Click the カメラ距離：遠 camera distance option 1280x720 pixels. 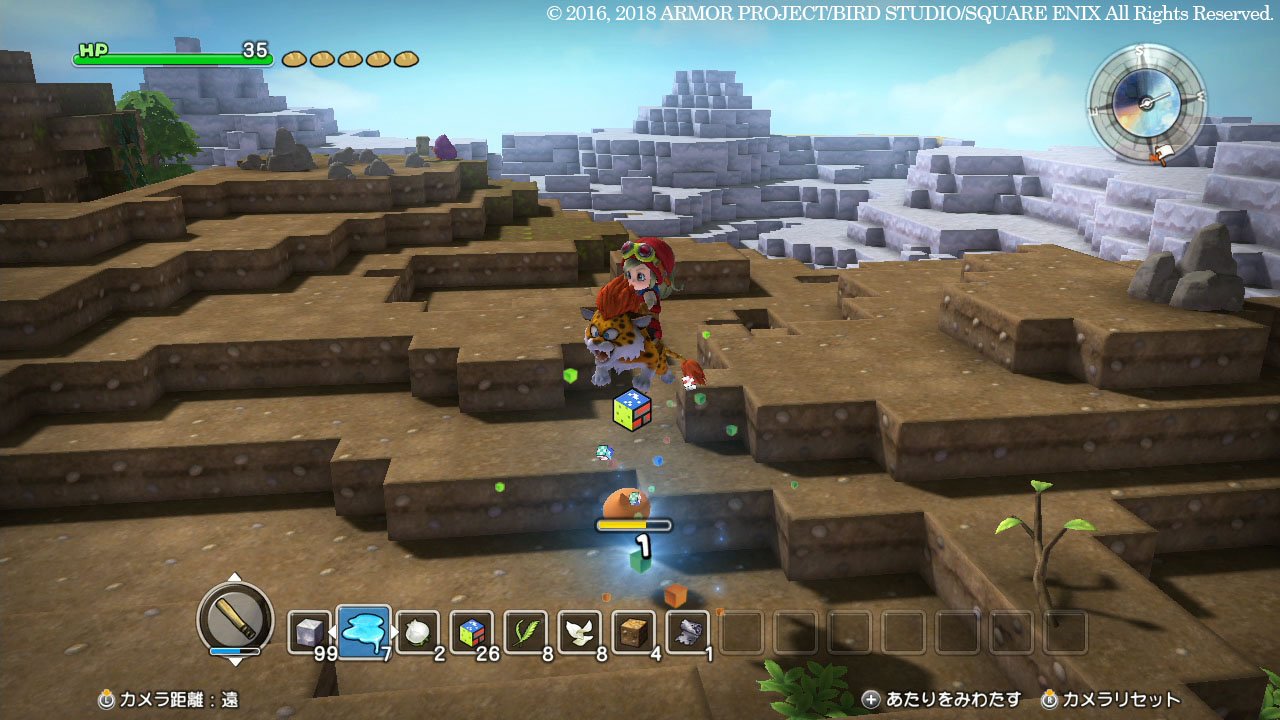point(170,701)
